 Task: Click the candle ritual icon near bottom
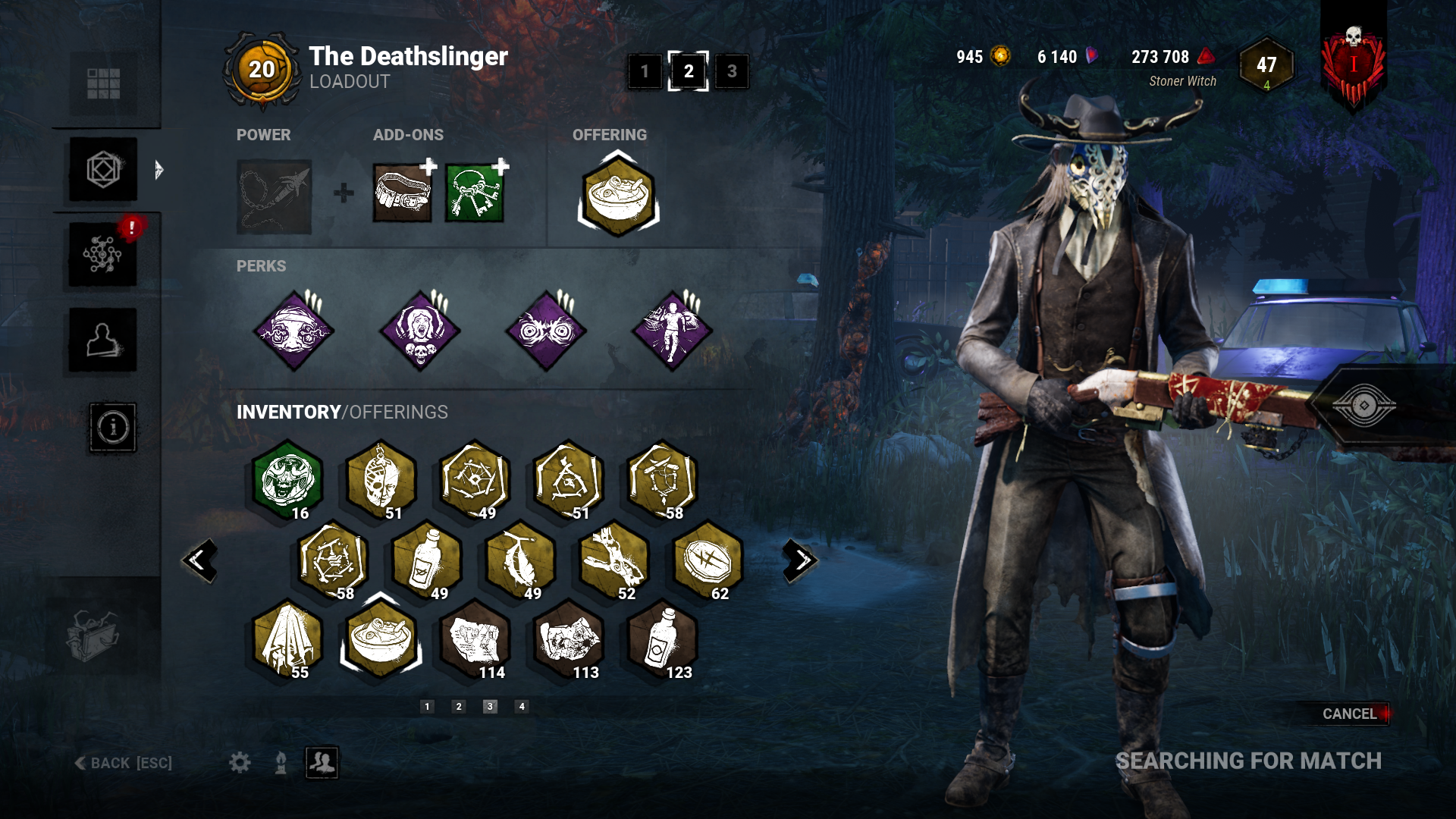(279, 764)
